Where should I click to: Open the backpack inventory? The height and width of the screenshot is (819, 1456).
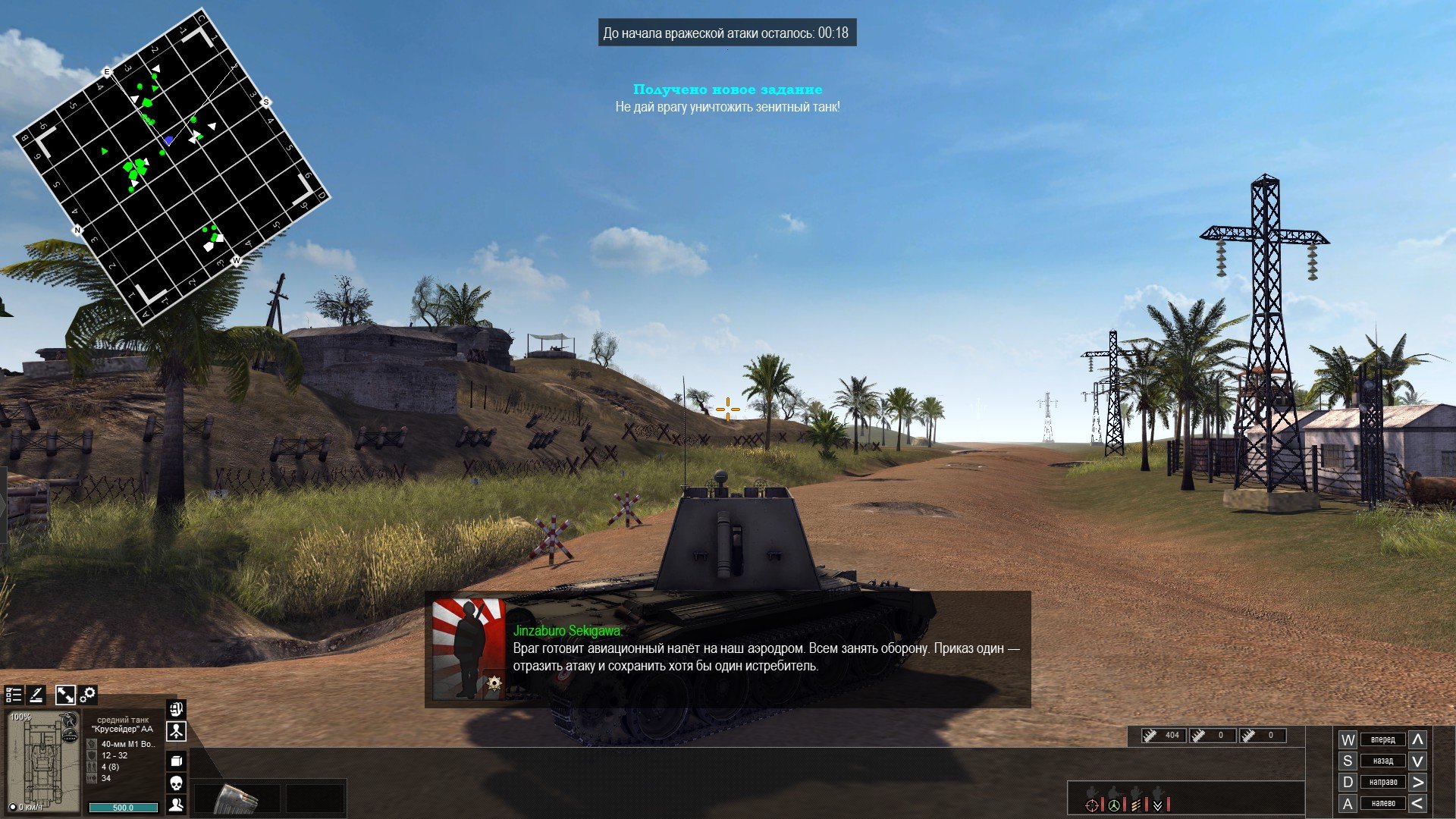[176, 710]
